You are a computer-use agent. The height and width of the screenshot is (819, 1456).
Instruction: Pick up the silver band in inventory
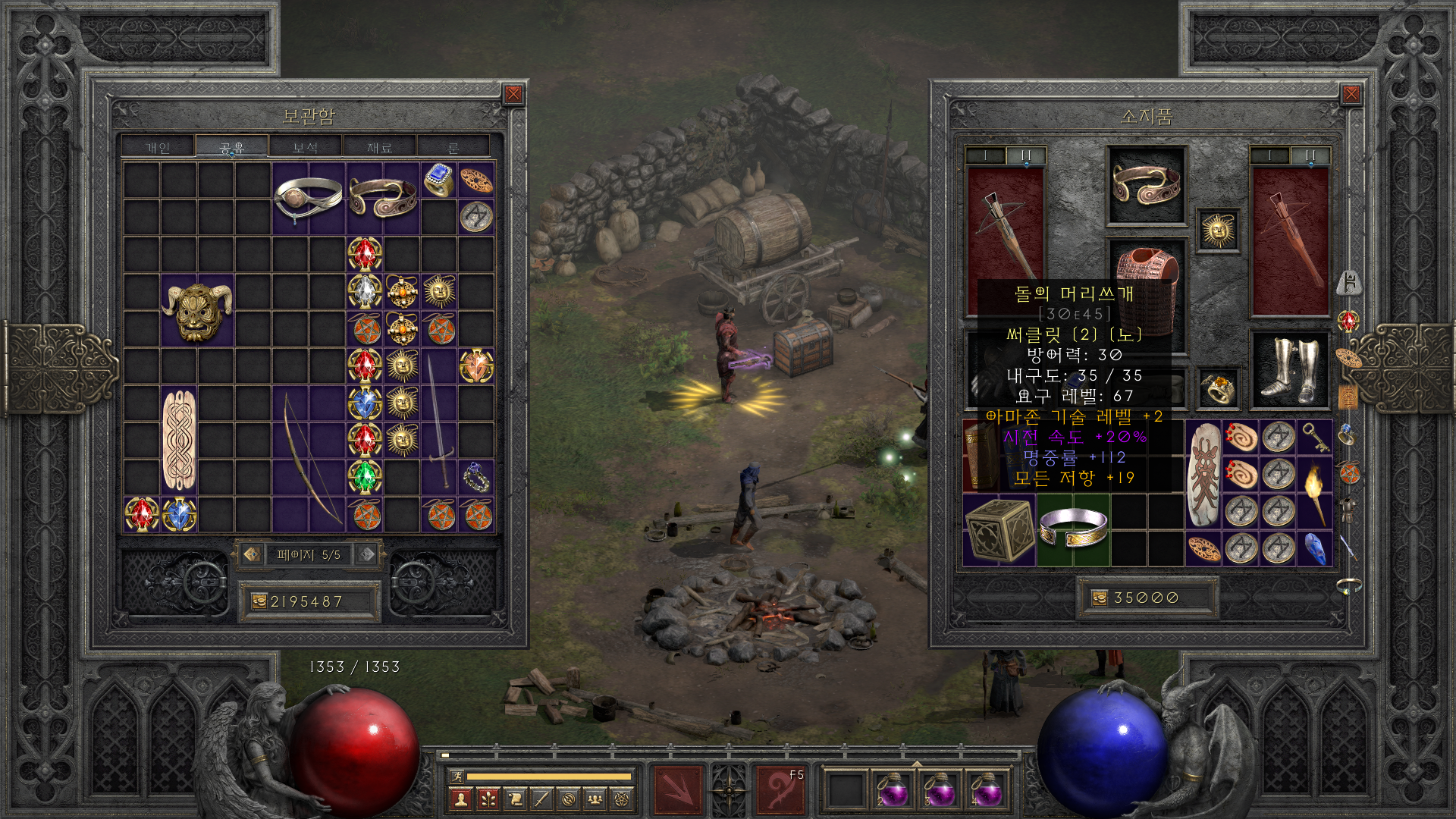coord(1073,529)
